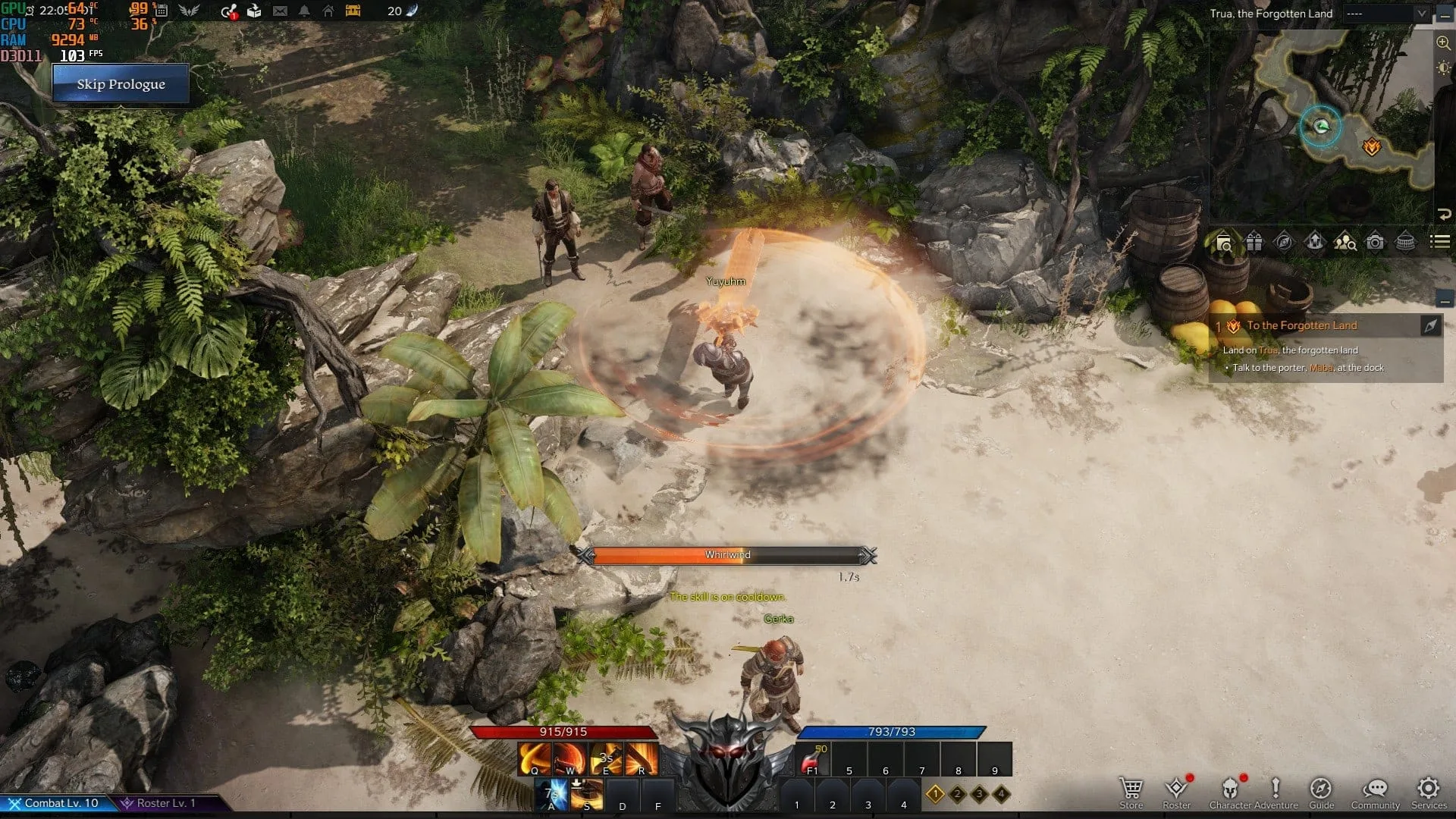
Task: Open the camera screenshot mode icon
Action: [1375, 243]
